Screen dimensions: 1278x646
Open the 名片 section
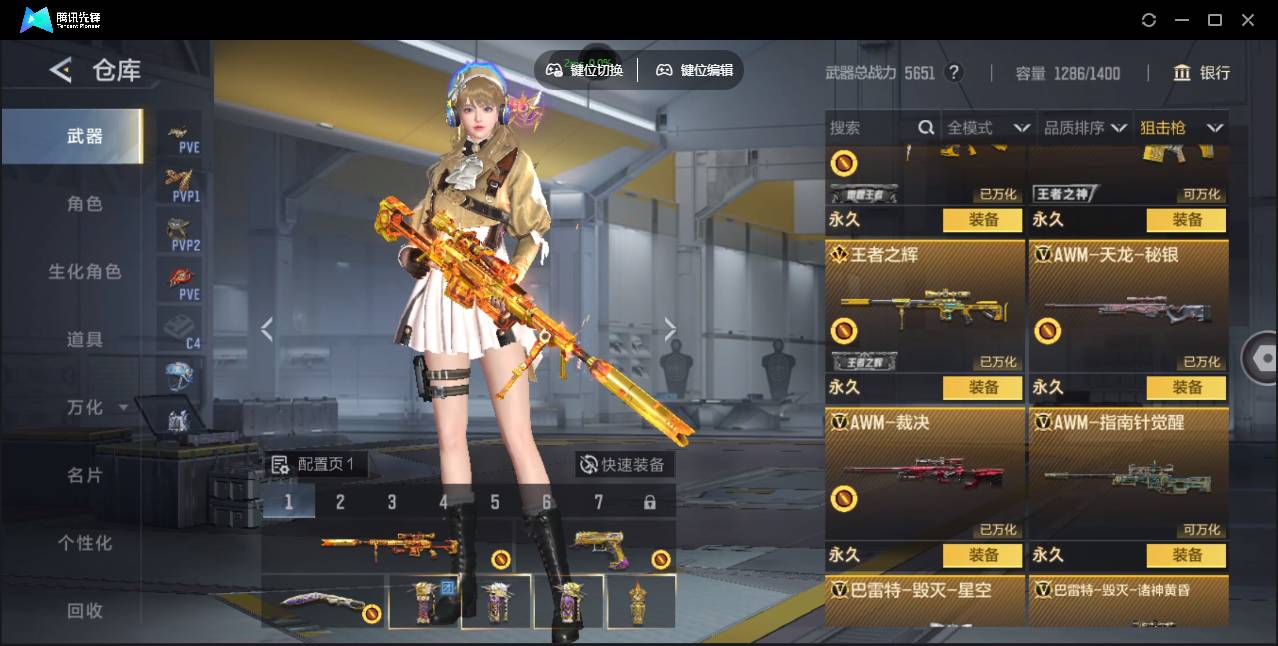[x=85, y=475]
